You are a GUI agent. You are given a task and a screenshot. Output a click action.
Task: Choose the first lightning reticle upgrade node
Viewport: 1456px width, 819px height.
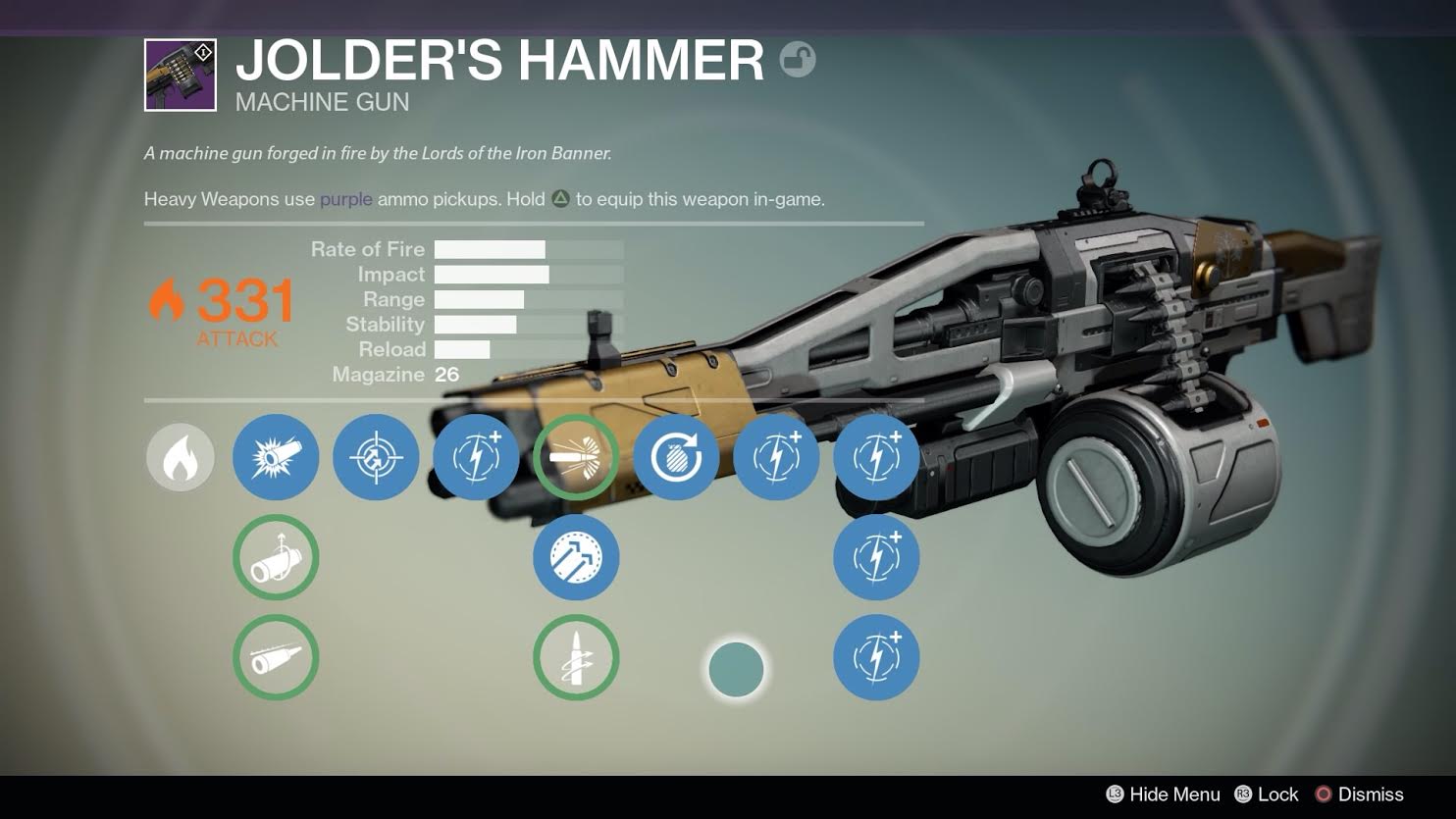(476, 457)
